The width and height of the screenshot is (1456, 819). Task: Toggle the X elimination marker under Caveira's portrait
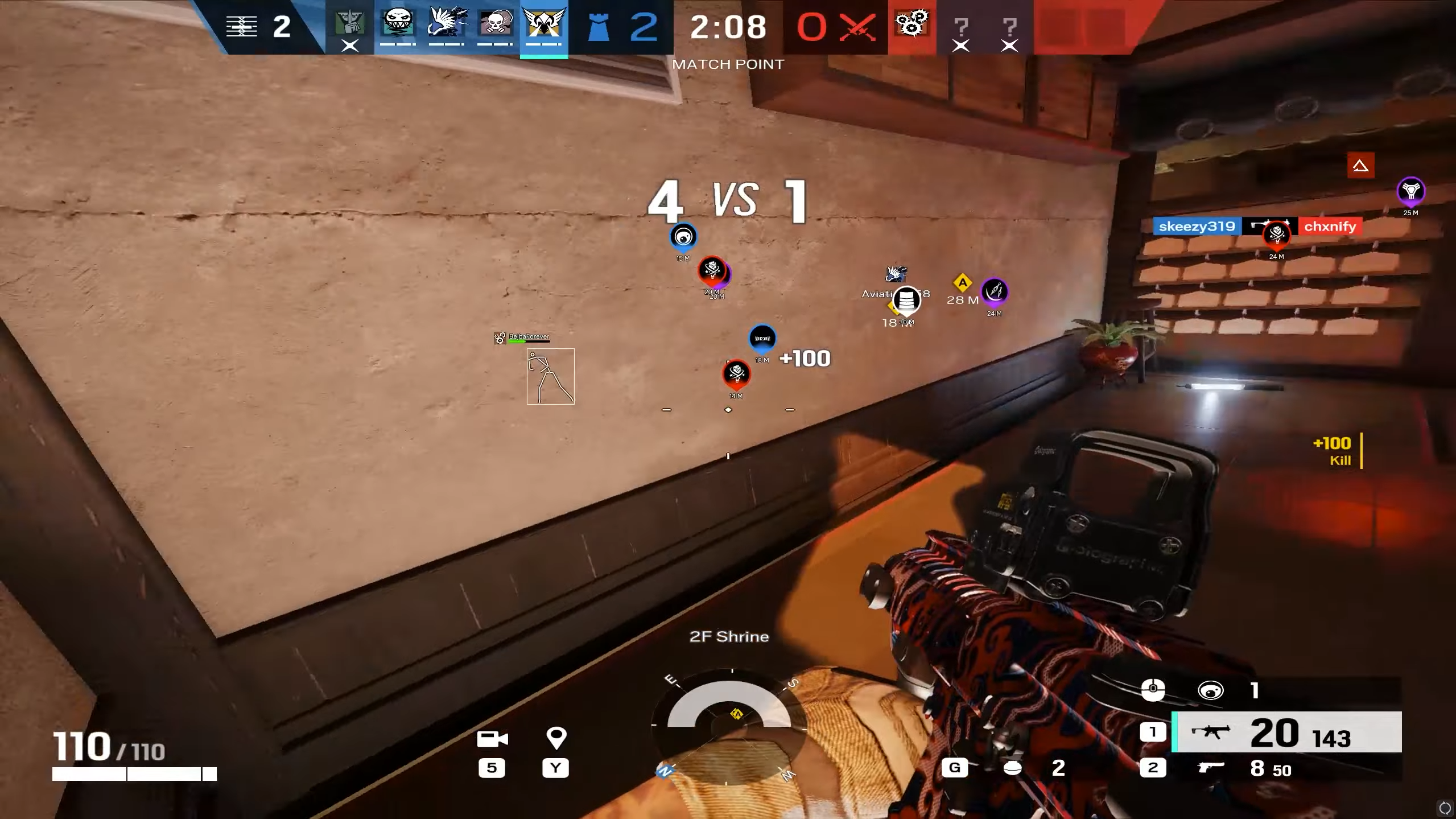(350, 46)
